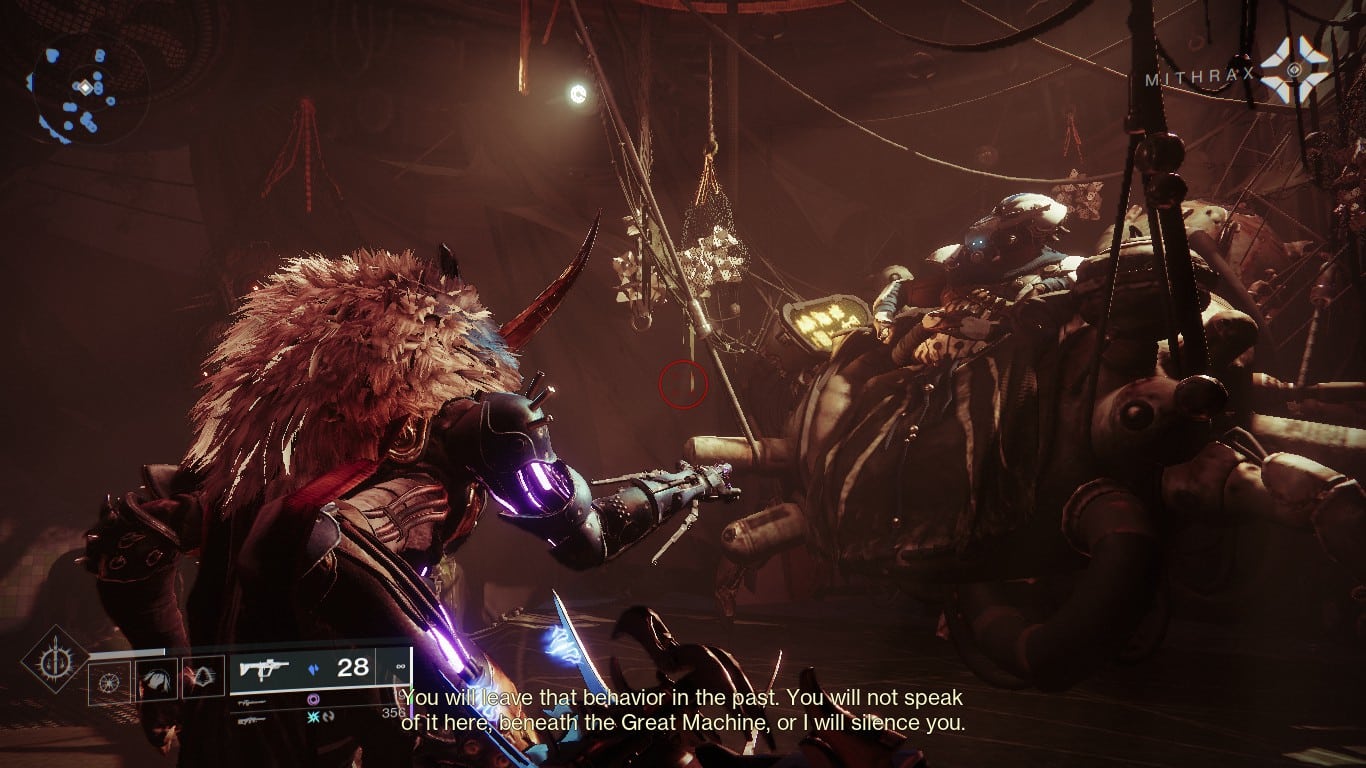Activate the class ability slot
This screenshot has height=768, width=1366.
[x=206, y=679]
